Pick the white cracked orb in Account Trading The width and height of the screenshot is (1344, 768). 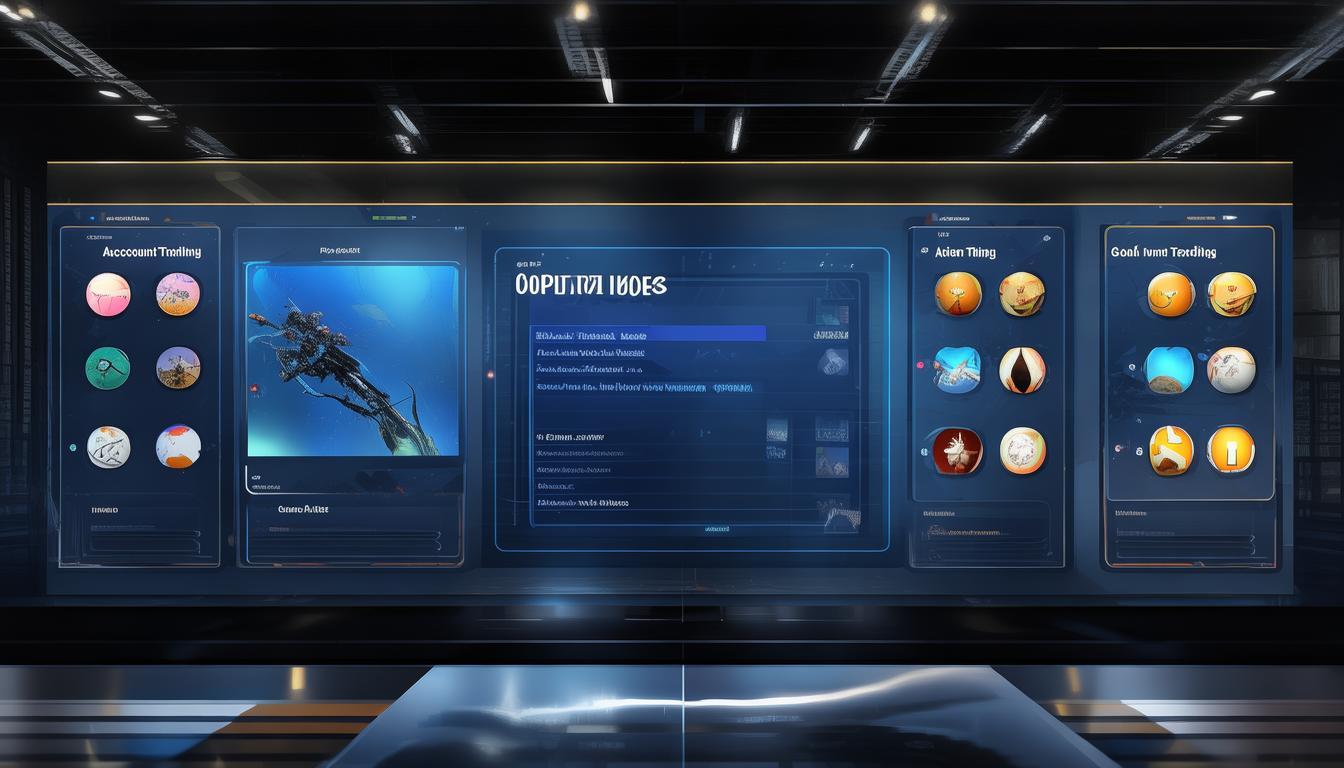click(108, 447)
